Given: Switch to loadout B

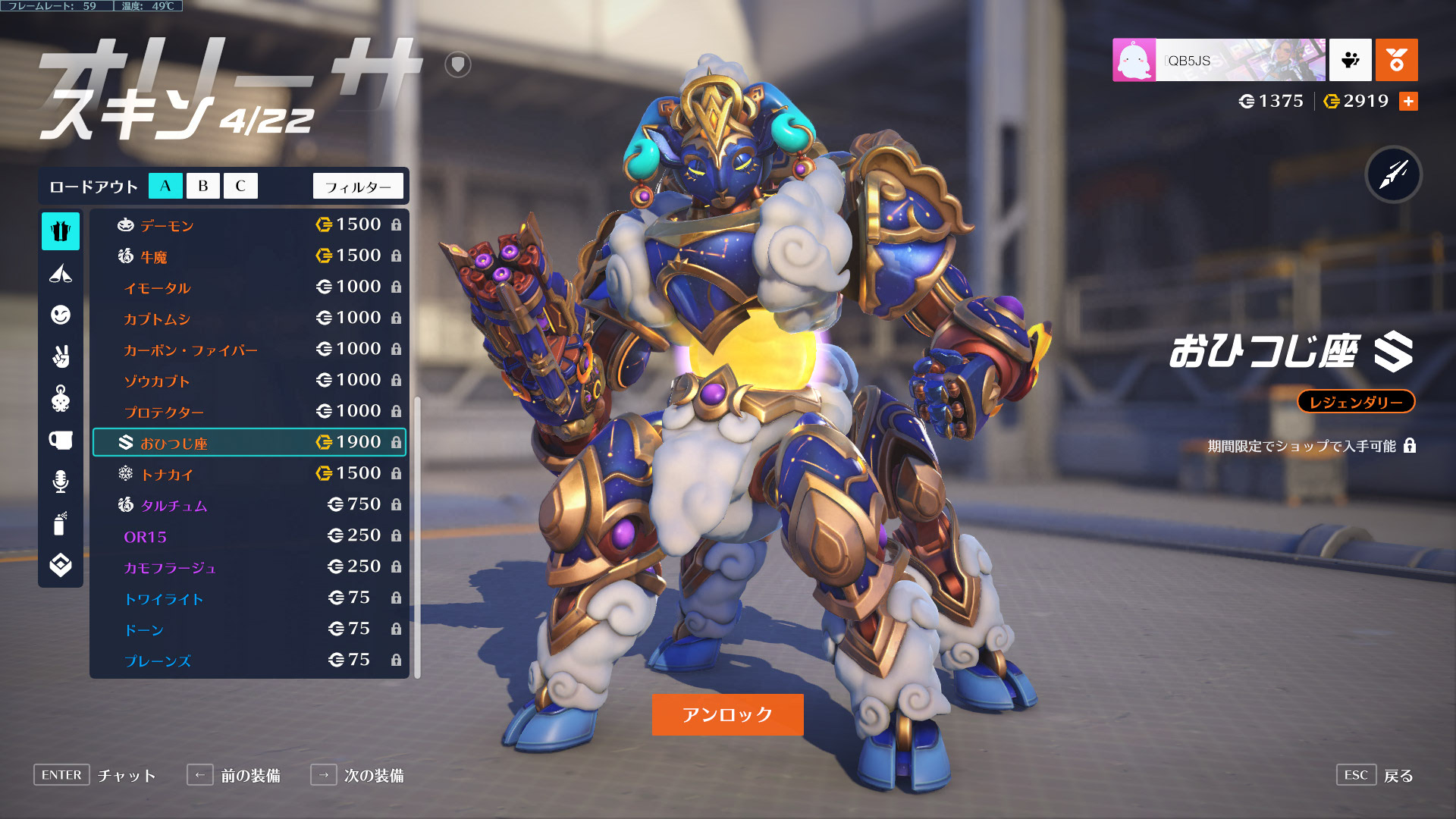Looking at the screenshot, I should click(x=202, y=186).
